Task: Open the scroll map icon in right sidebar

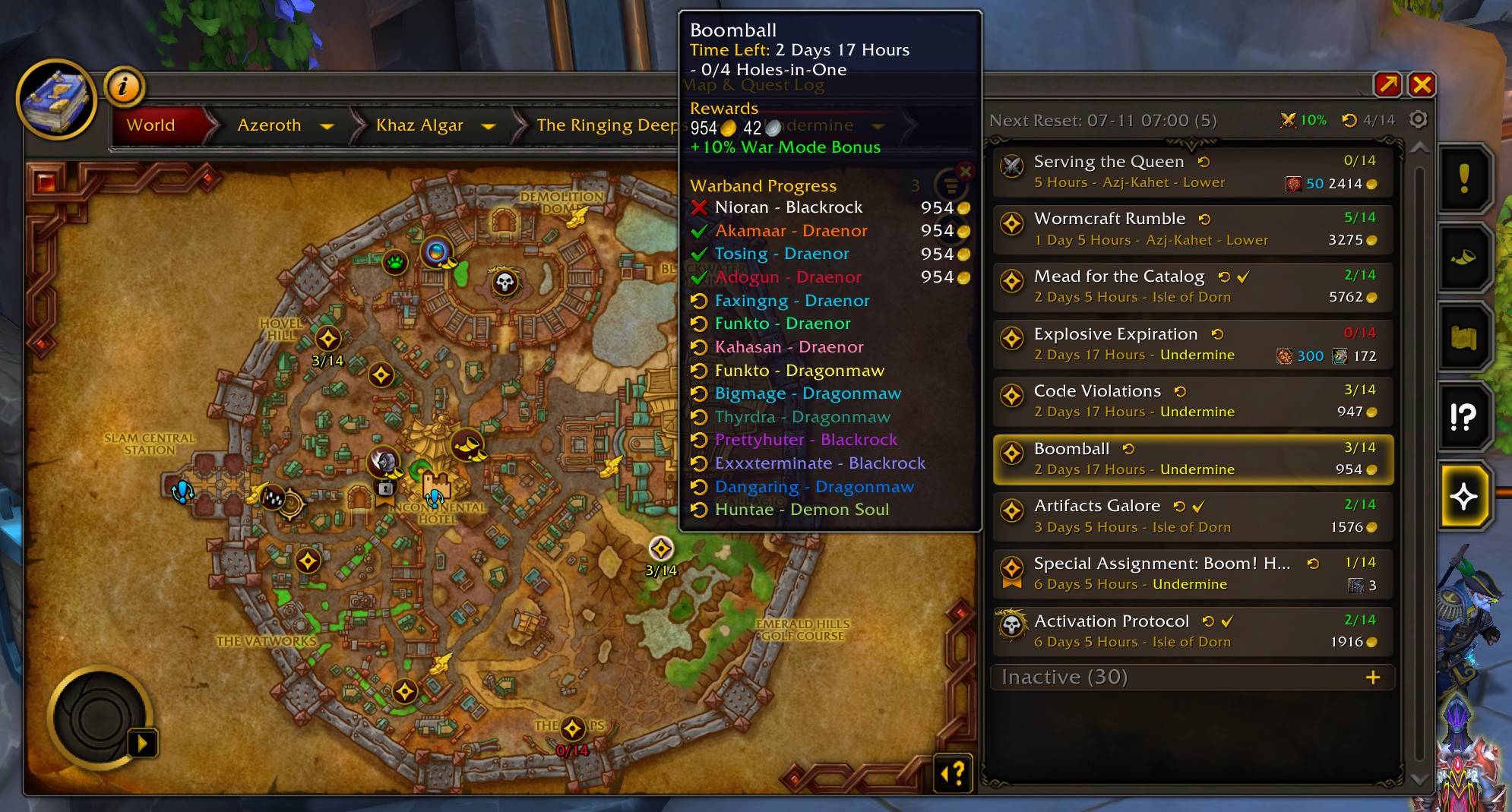Action: tap(1466, 338)
